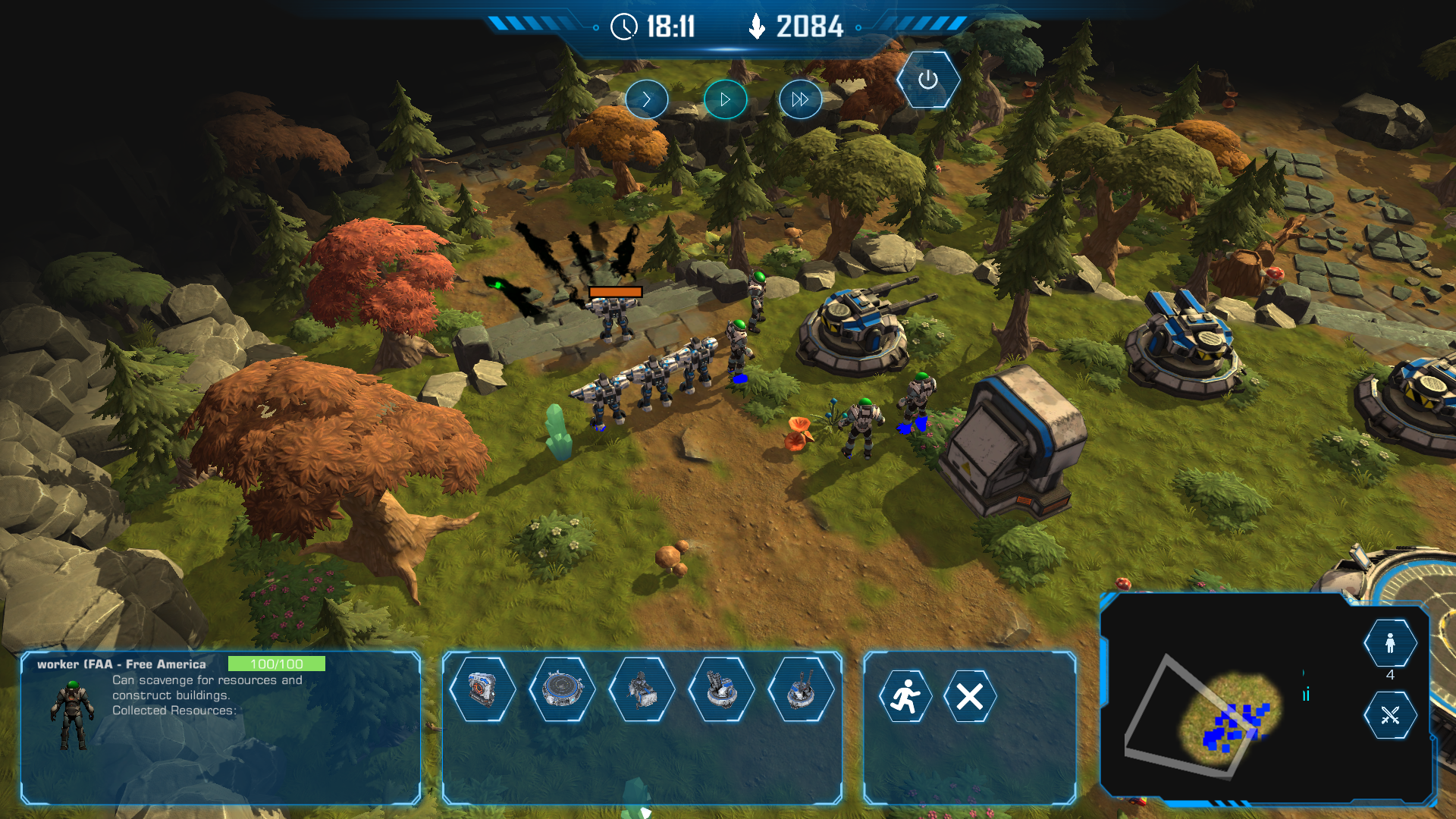This screenshot has height=819, width=1456.
Task: Select army units via crossed swords icon
Action: point(1389,715)
